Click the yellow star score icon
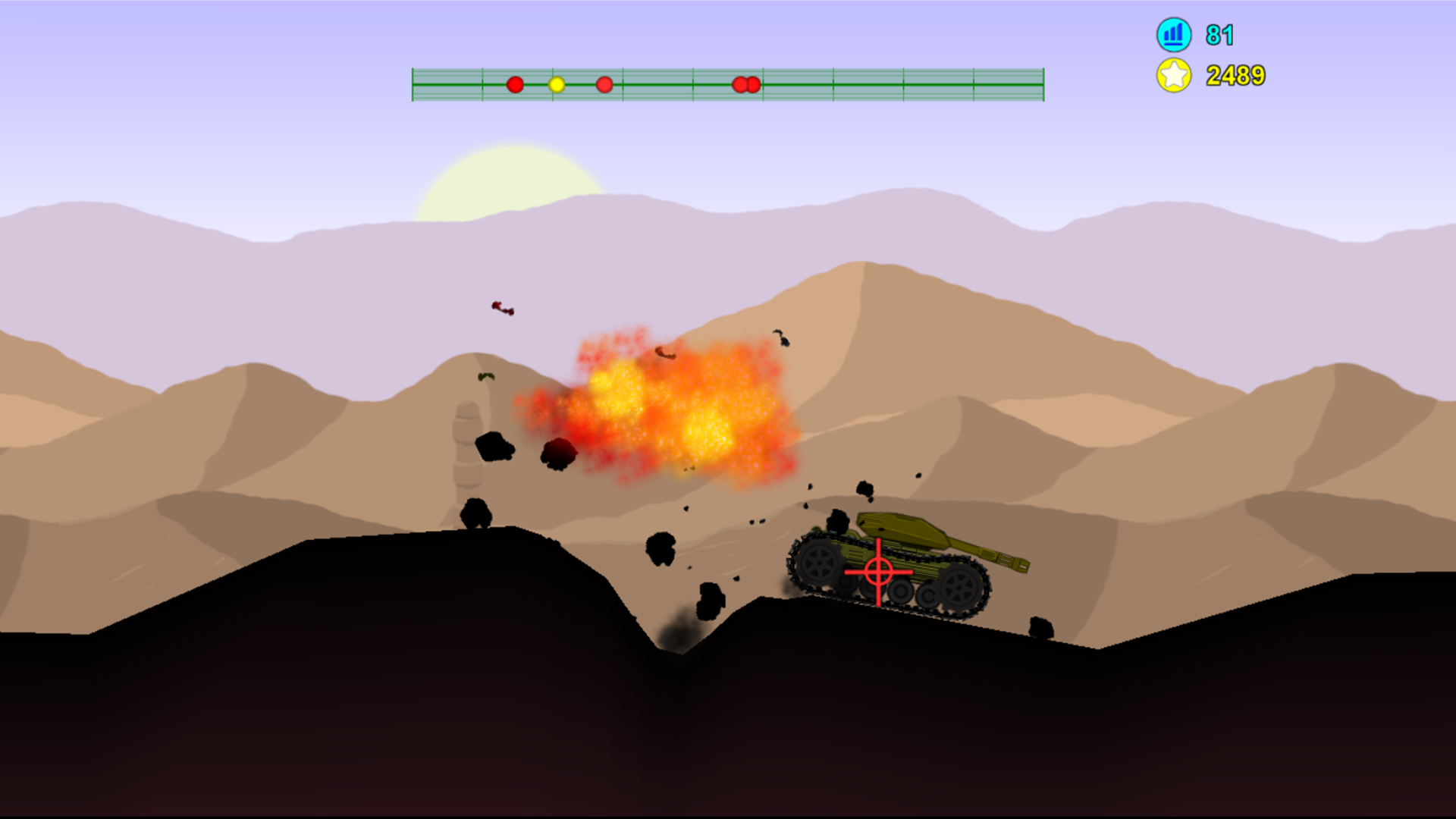This screenshot has width=1456, height=819. click(x=1175, y=75)
